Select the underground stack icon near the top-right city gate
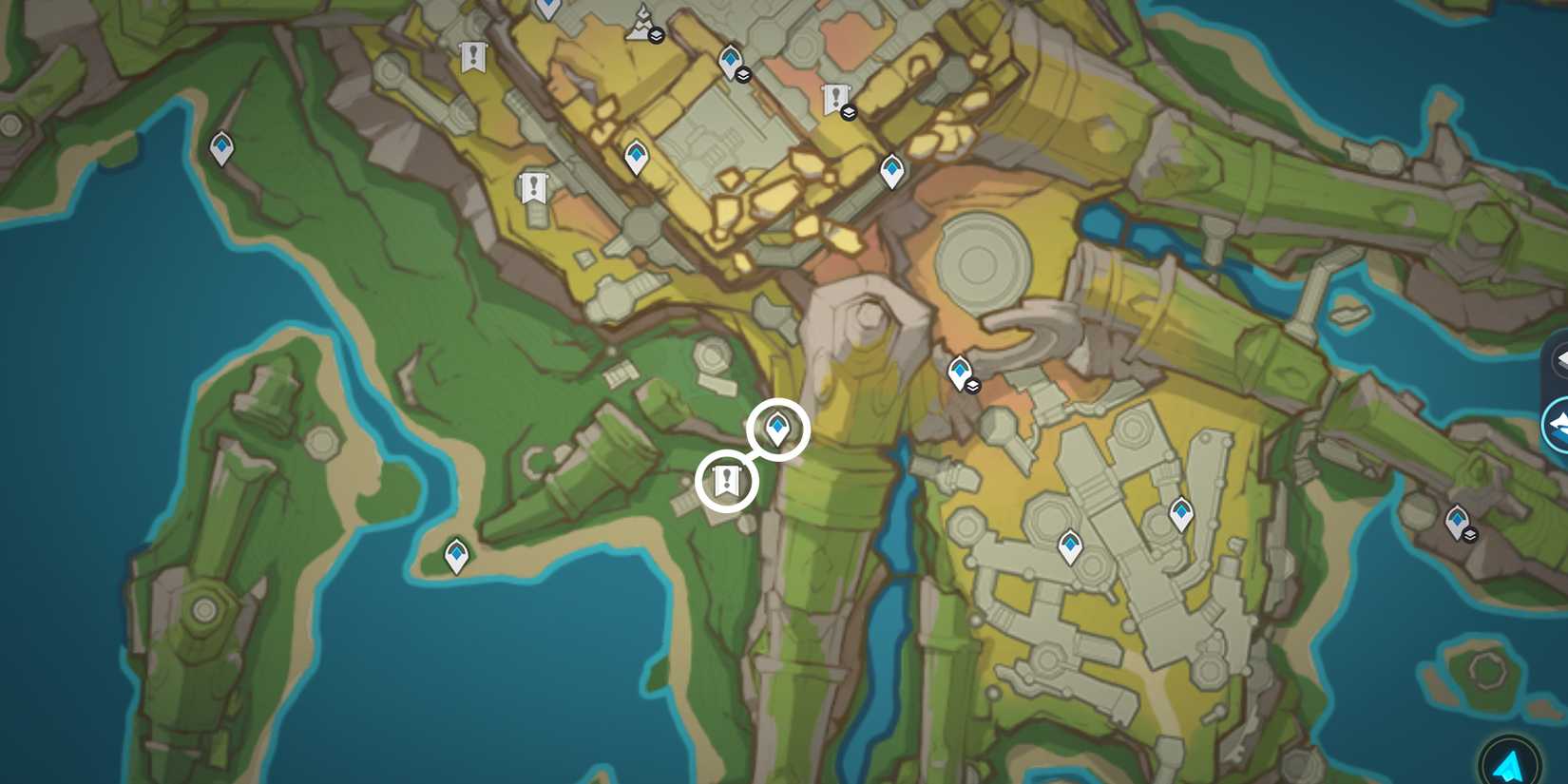Screen dimensions: 1568x784 [x=849, y=111]
